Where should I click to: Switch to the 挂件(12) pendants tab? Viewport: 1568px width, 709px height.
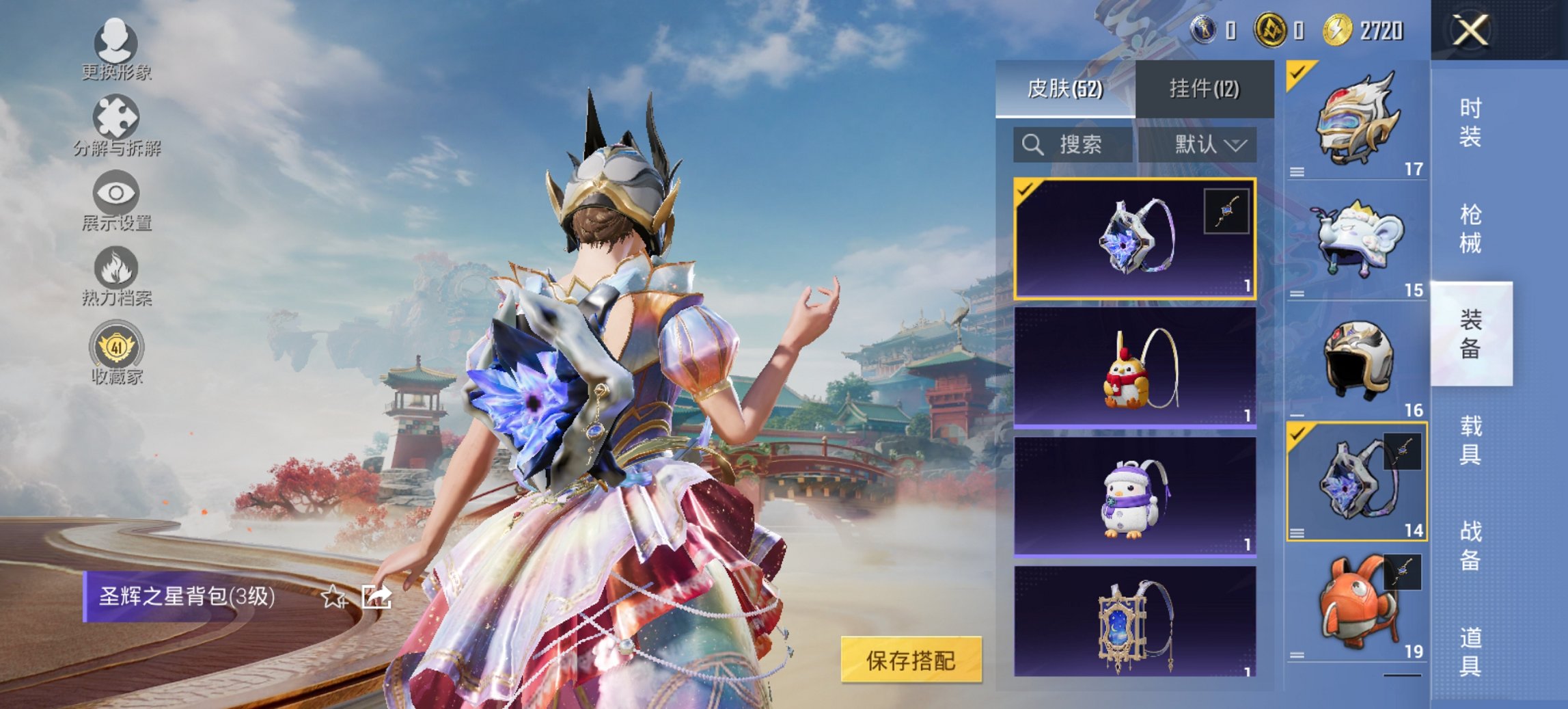pos(1205,90)
